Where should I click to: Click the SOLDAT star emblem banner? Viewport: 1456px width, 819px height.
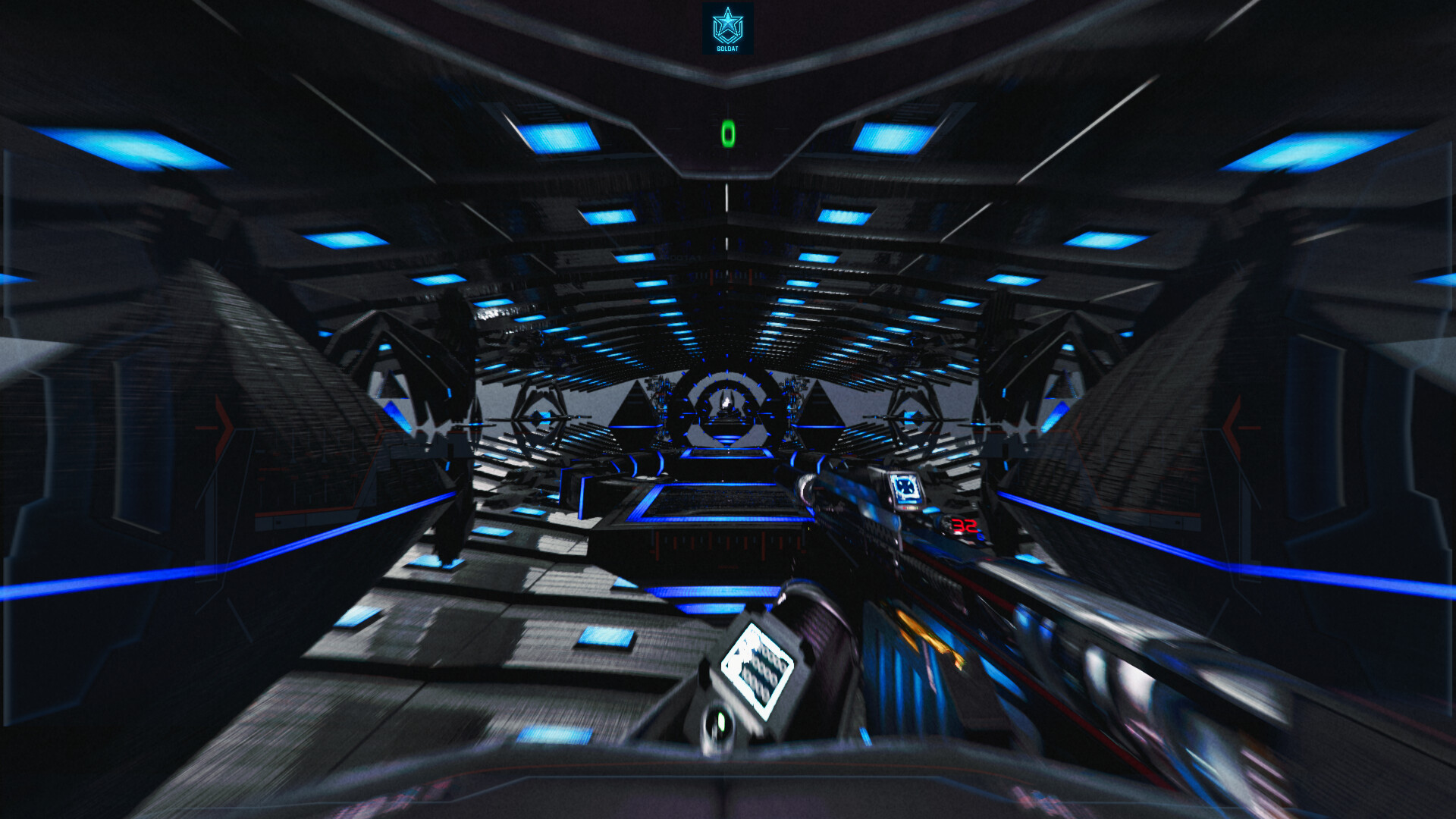point(728,29)
